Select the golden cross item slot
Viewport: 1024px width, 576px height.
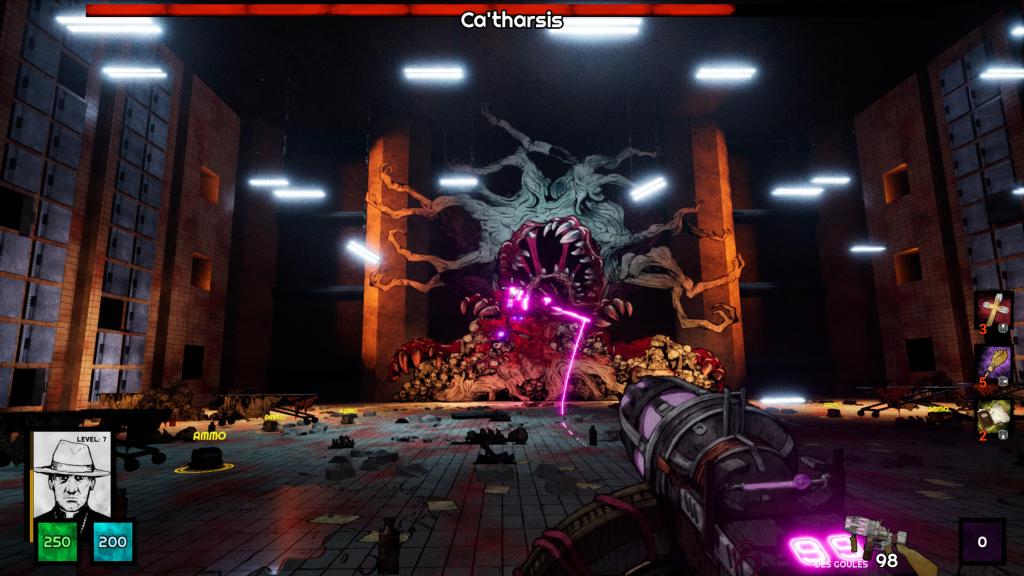pyautogui.click(x=994, y=310)
